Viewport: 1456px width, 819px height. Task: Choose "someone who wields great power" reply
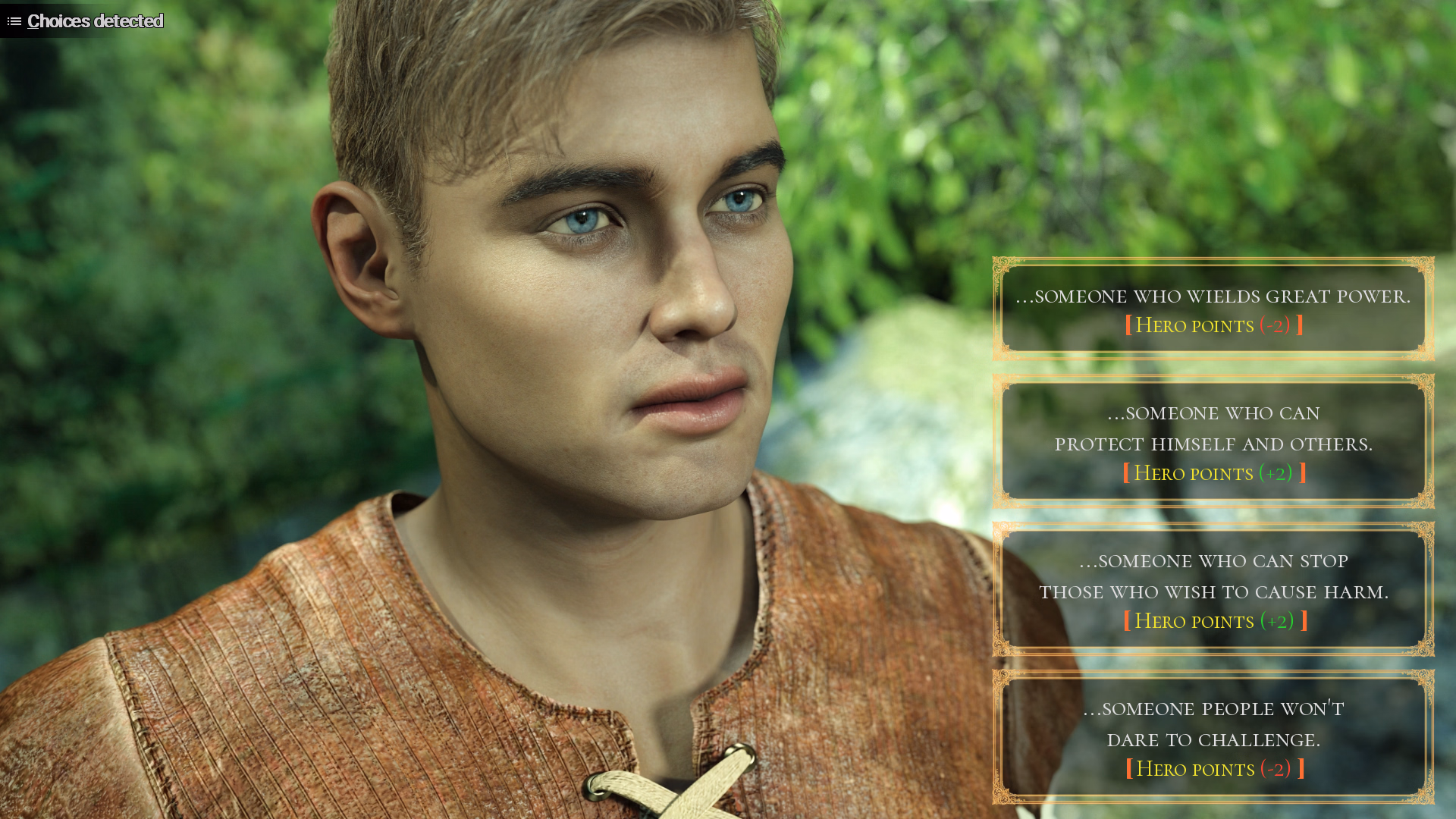point(1213,309)
